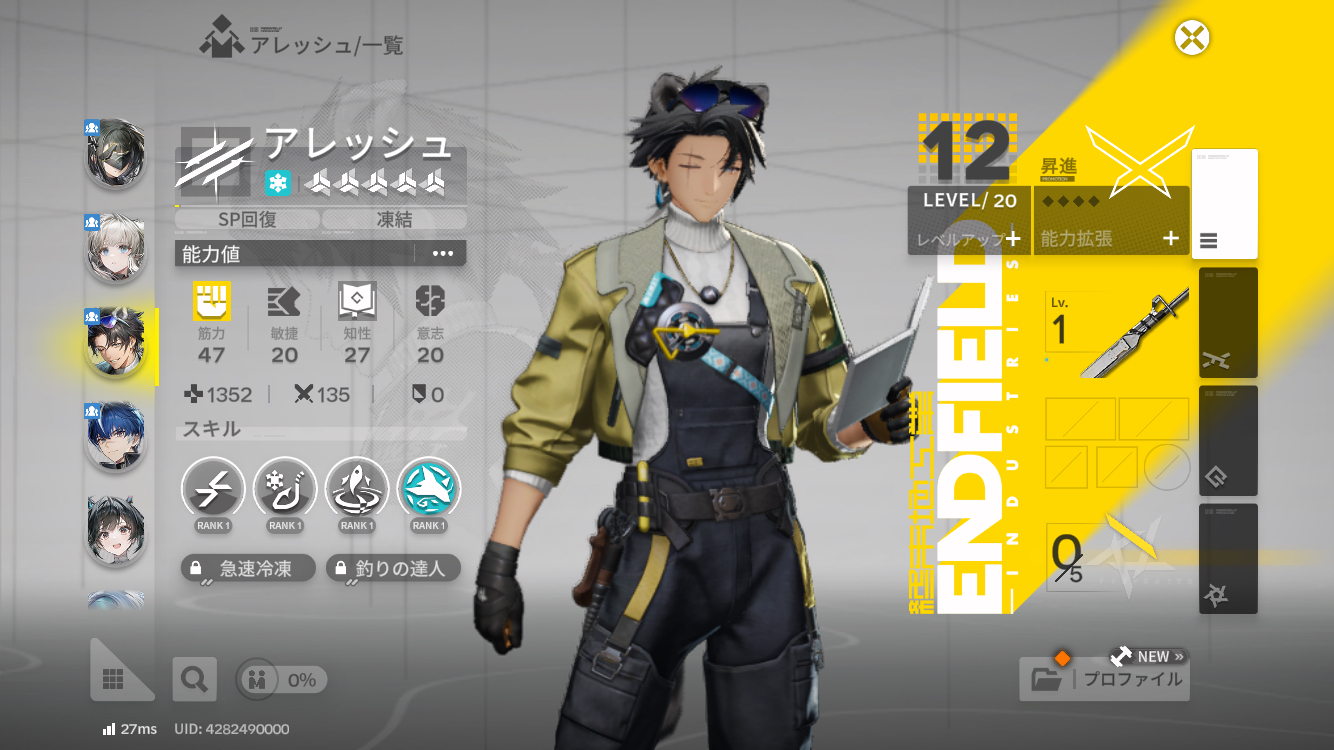Select the Lv. 1 weapon slot
Viewport: 1334px width, 750px height.
1117,333
